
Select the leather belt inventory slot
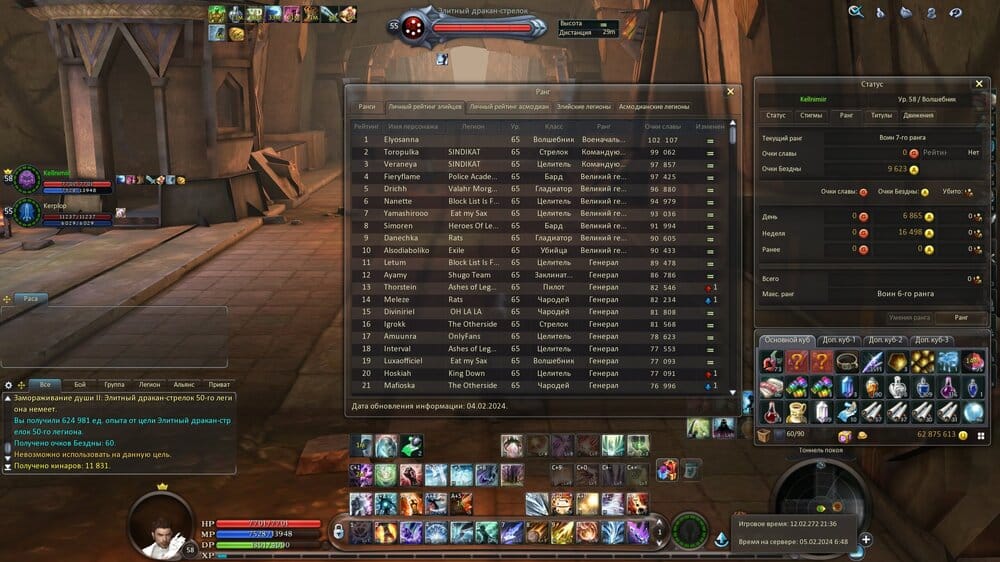click(x=848, y=362)
